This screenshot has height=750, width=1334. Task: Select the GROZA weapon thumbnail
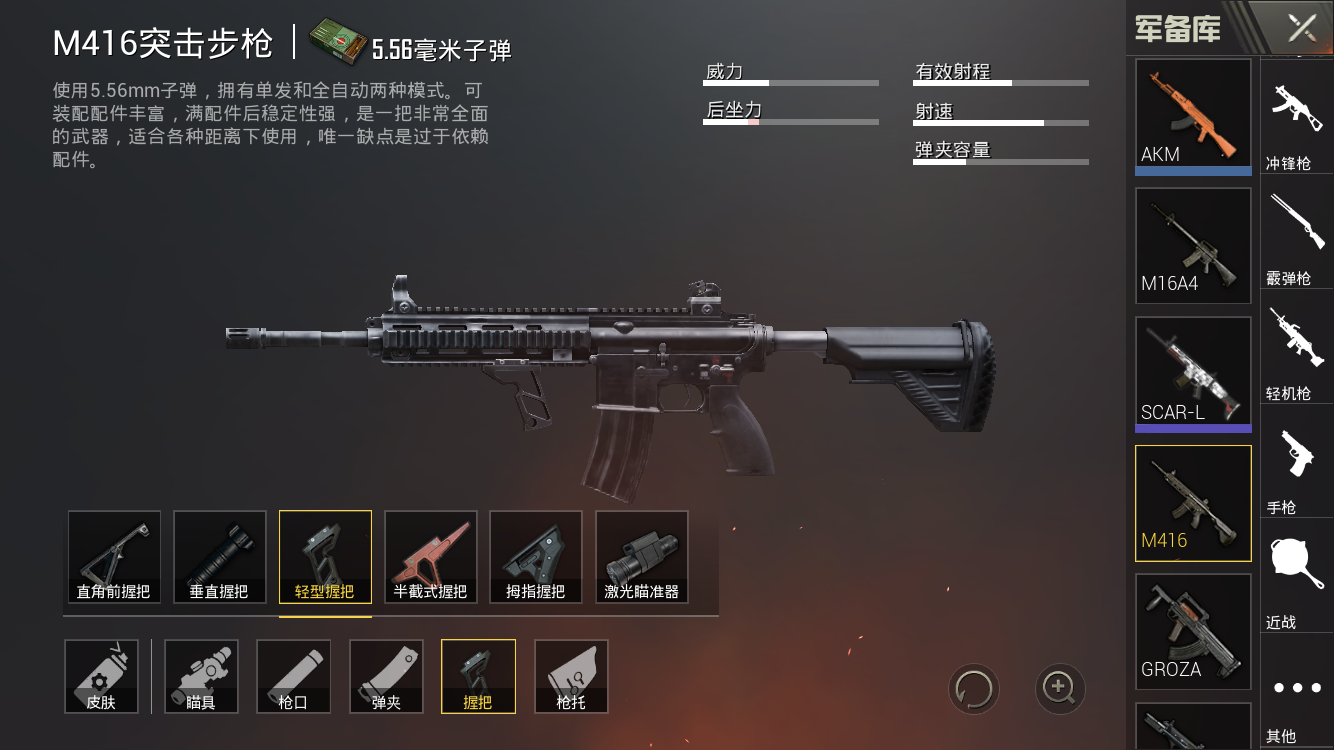point(1192,630)
